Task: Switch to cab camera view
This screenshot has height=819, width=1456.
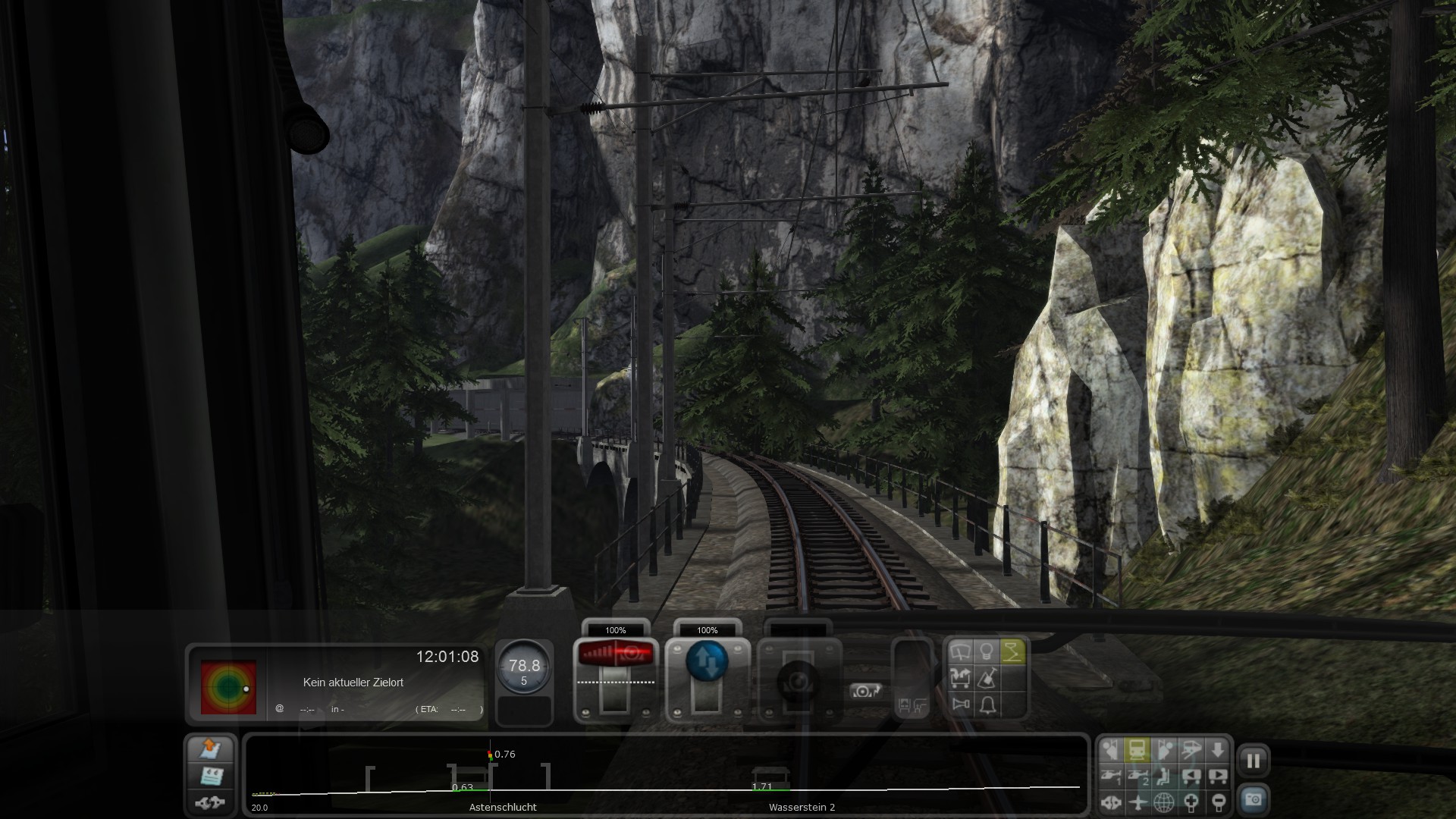Action: click(1137, 750)
